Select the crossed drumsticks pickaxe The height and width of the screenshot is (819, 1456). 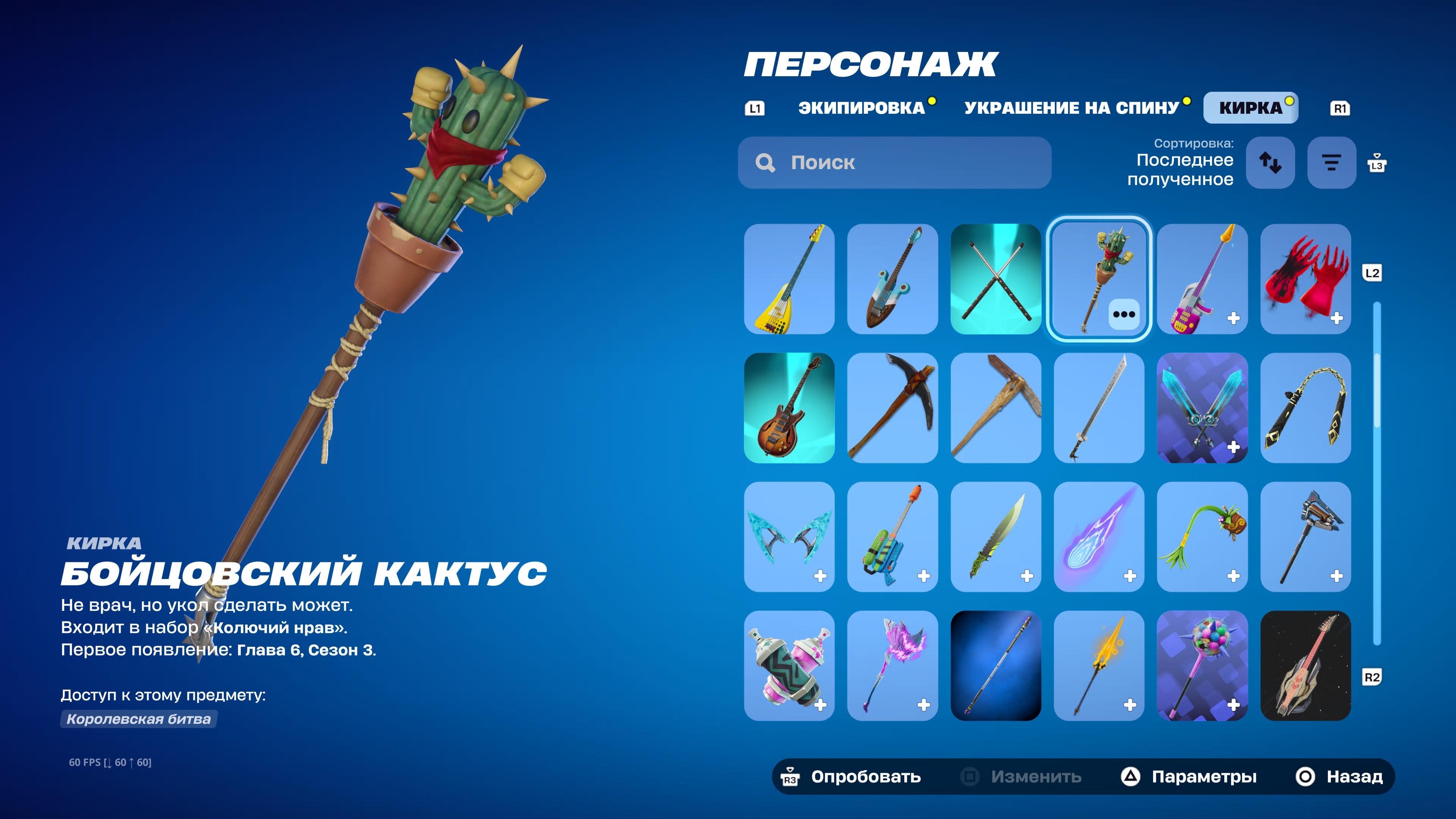pos(996,279)
